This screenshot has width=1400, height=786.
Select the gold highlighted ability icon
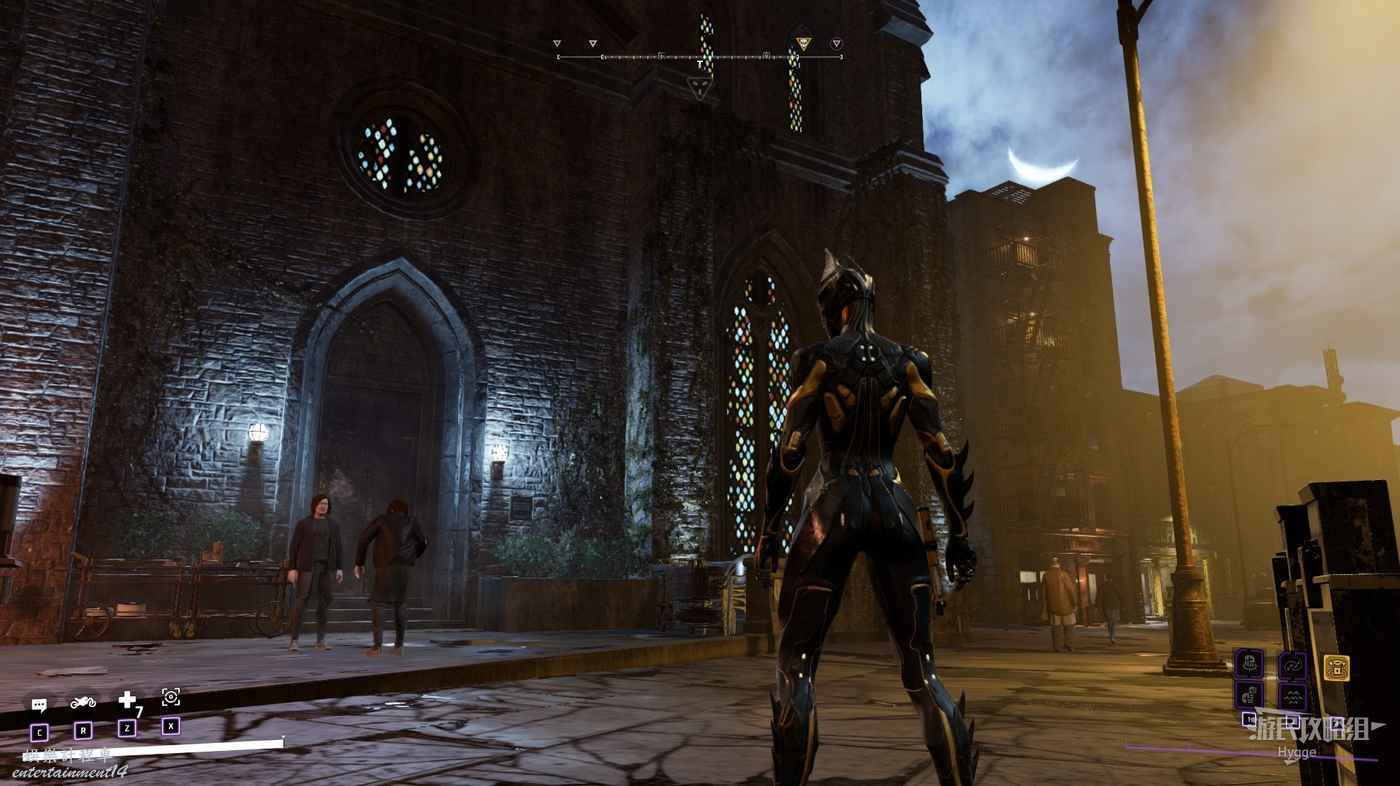point(1336,667)
